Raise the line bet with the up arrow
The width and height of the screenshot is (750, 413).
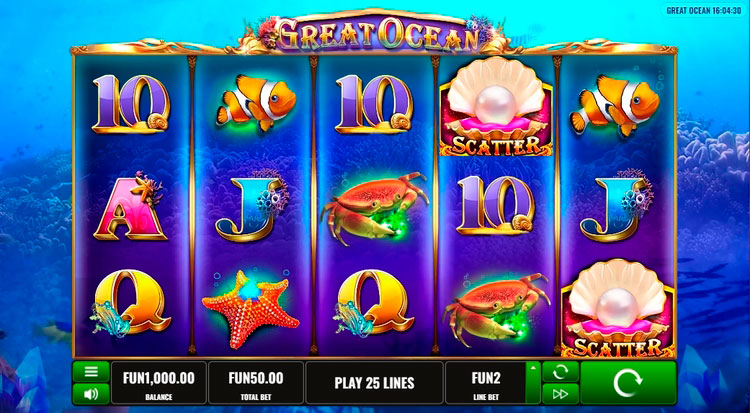click(x=532, y=370)
